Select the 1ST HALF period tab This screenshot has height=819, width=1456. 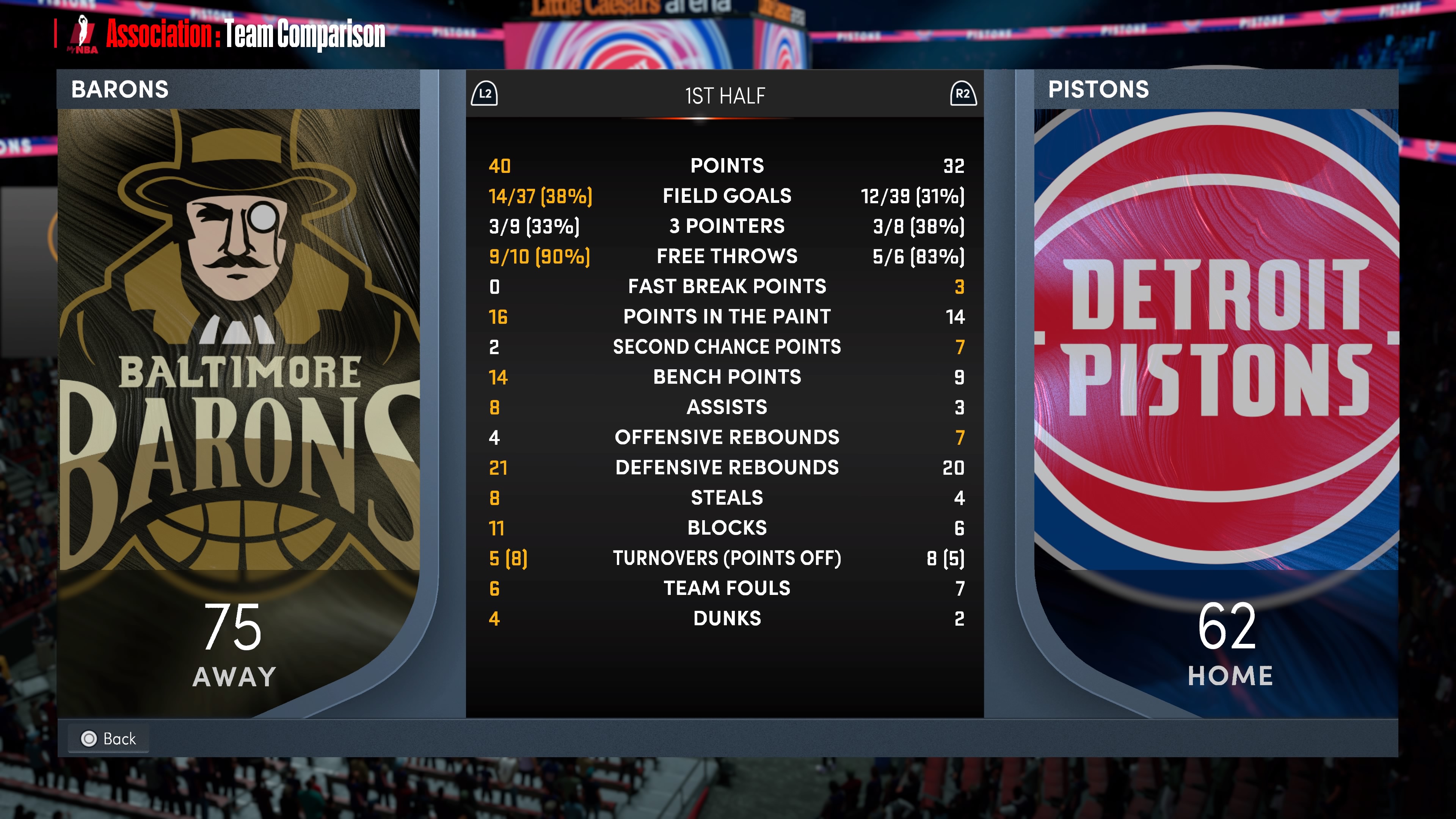725,96
